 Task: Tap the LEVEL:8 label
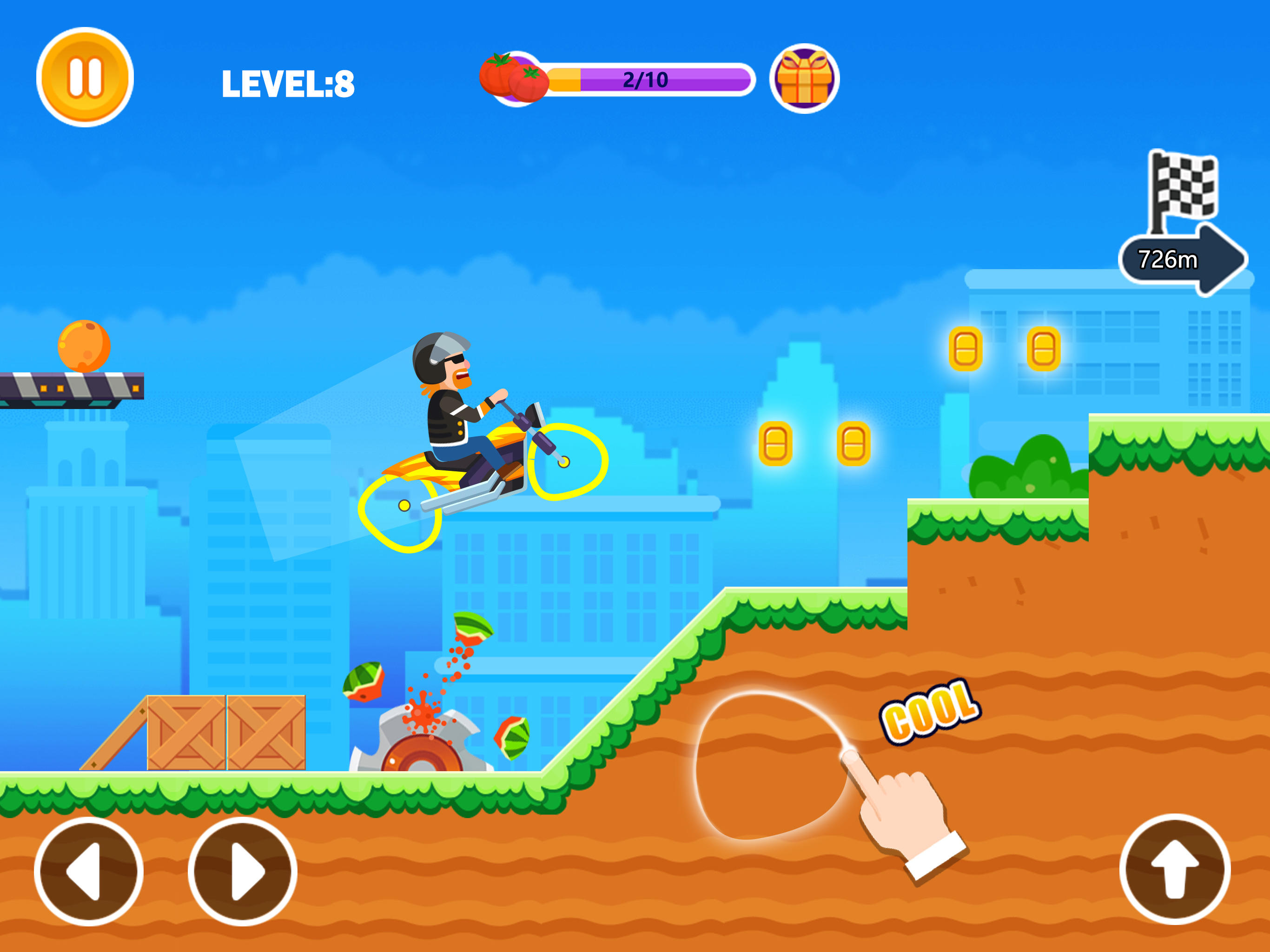(x=287, y=80)
